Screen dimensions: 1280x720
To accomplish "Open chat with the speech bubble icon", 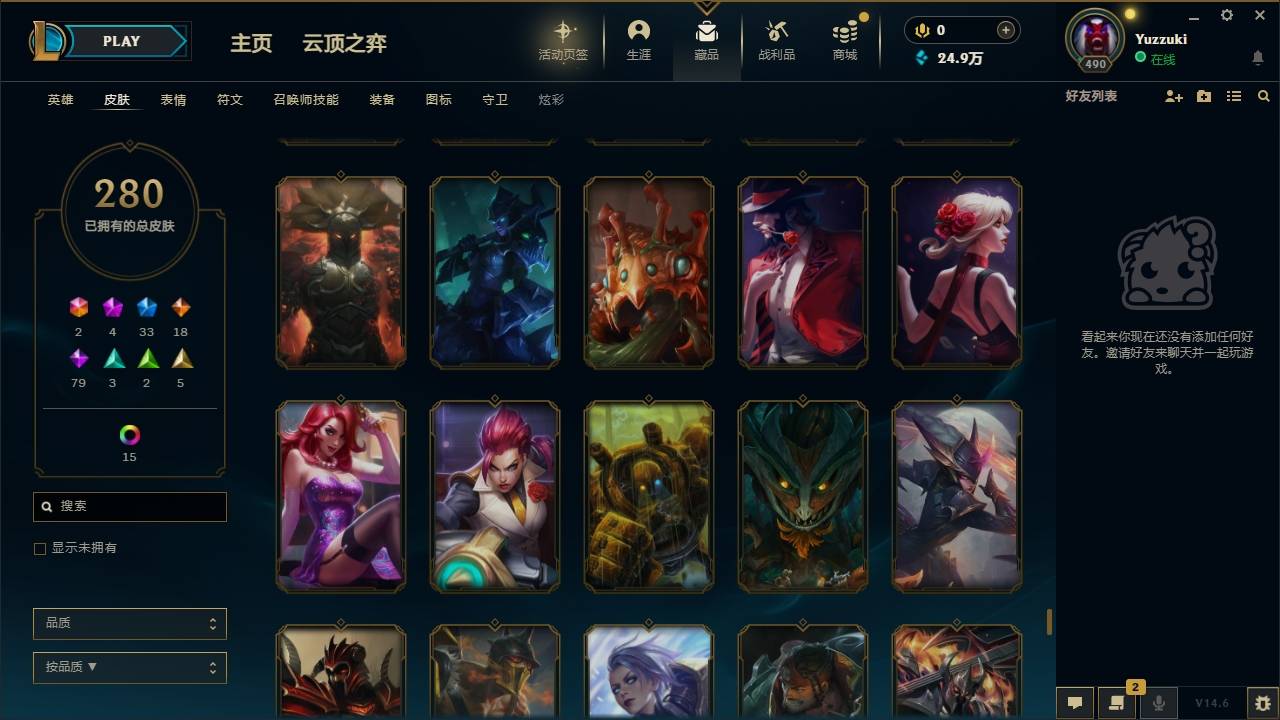I will [x=1075, y=703].
